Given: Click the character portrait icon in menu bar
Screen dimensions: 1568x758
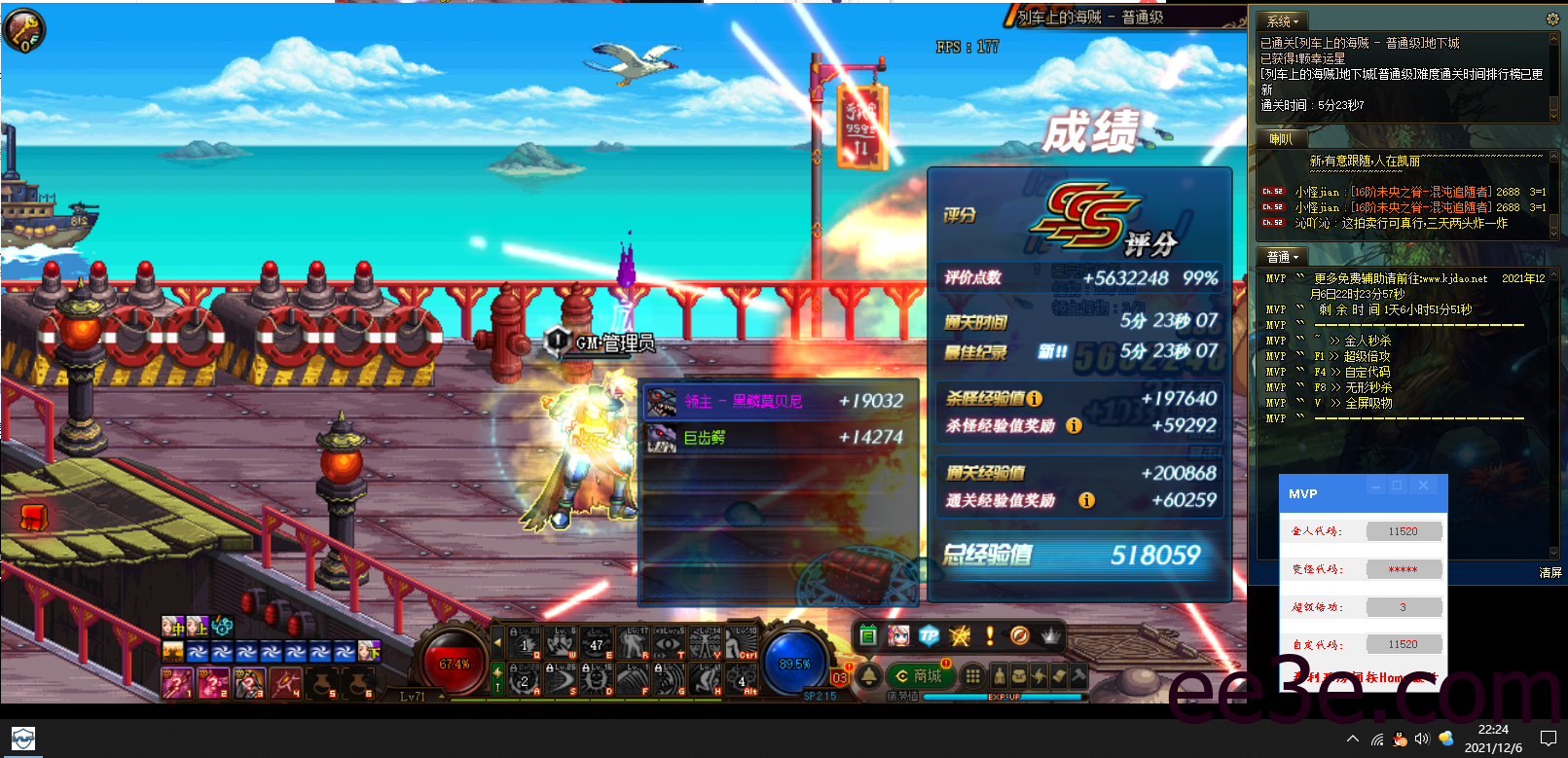Looking at the screenshot, I should click(898, 635).
